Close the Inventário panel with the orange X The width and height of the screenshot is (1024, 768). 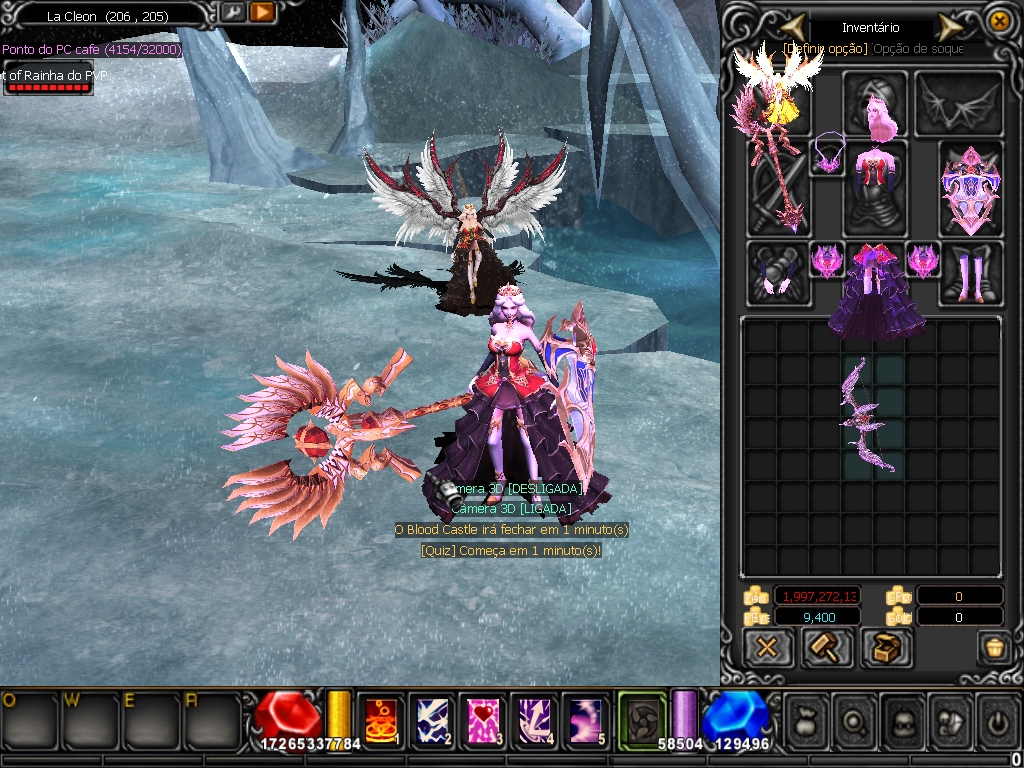[998, 21]
